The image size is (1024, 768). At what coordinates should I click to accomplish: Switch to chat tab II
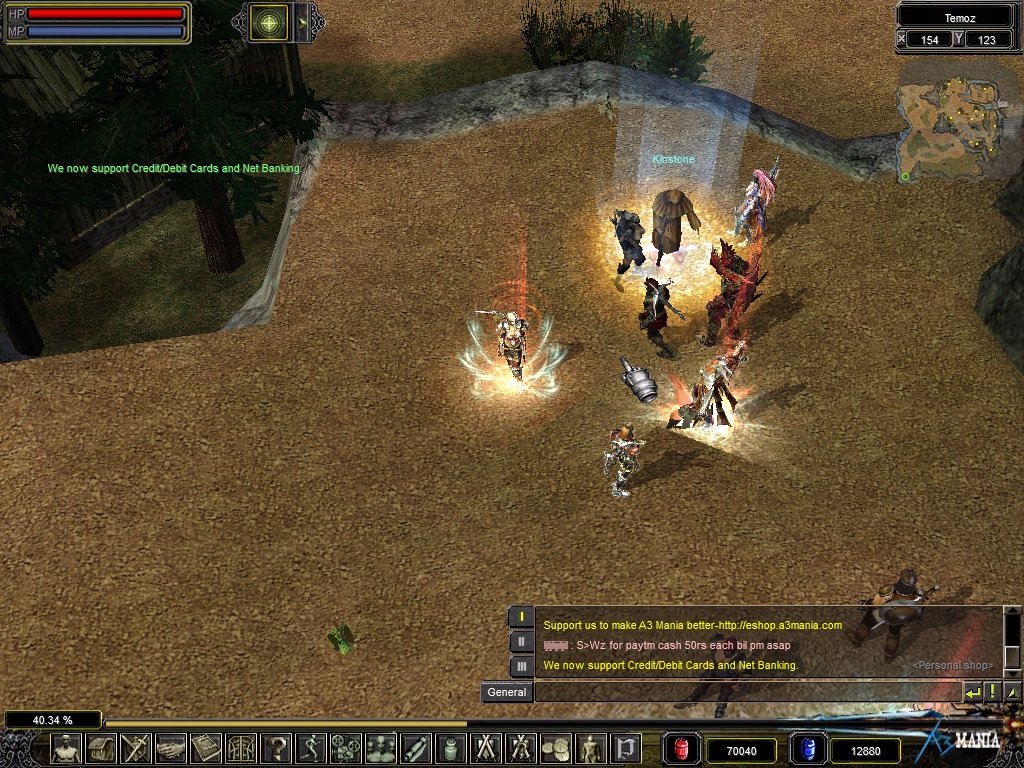[521, 641]
